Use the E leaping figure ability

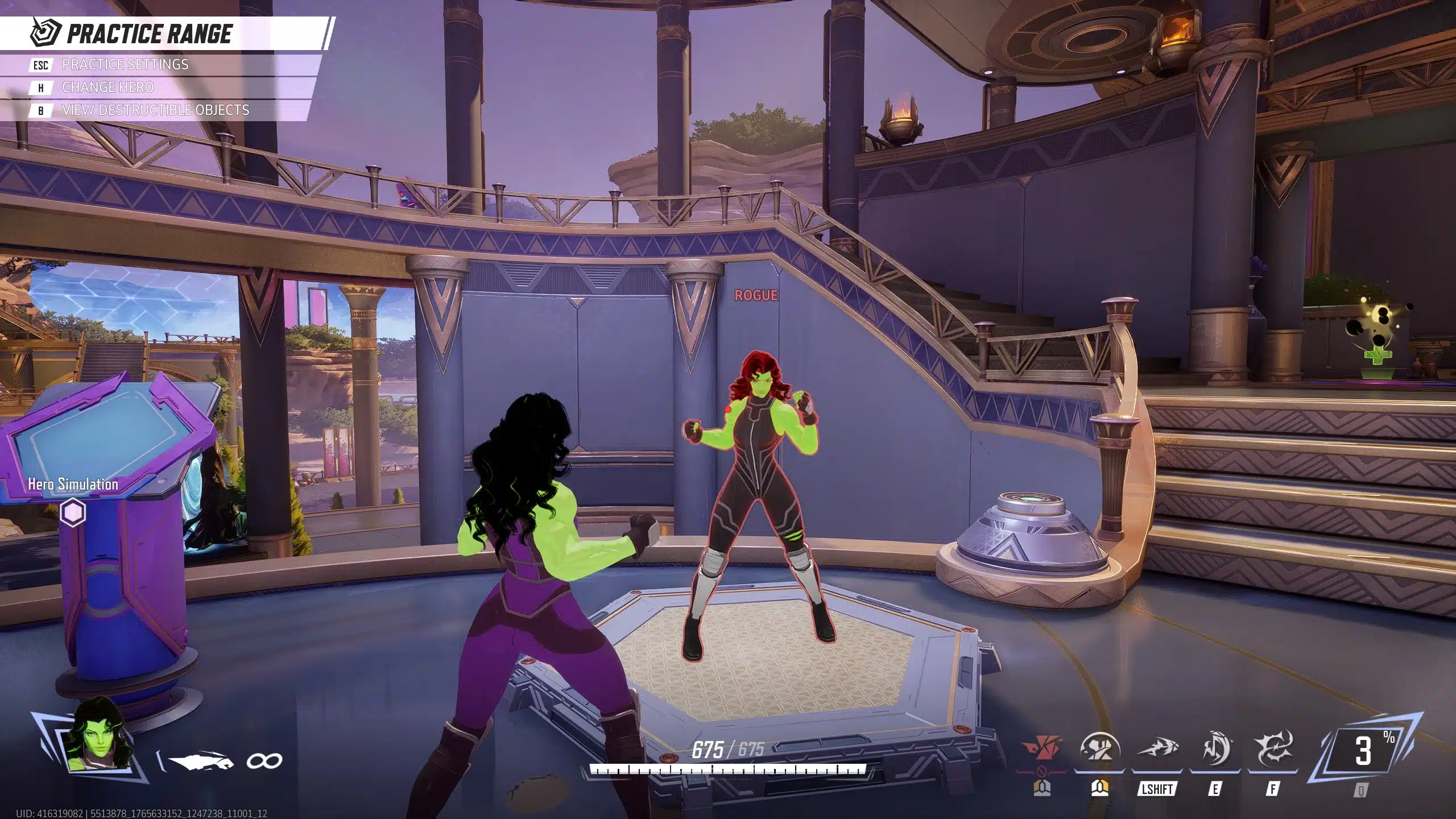[x=1215, y=750]
